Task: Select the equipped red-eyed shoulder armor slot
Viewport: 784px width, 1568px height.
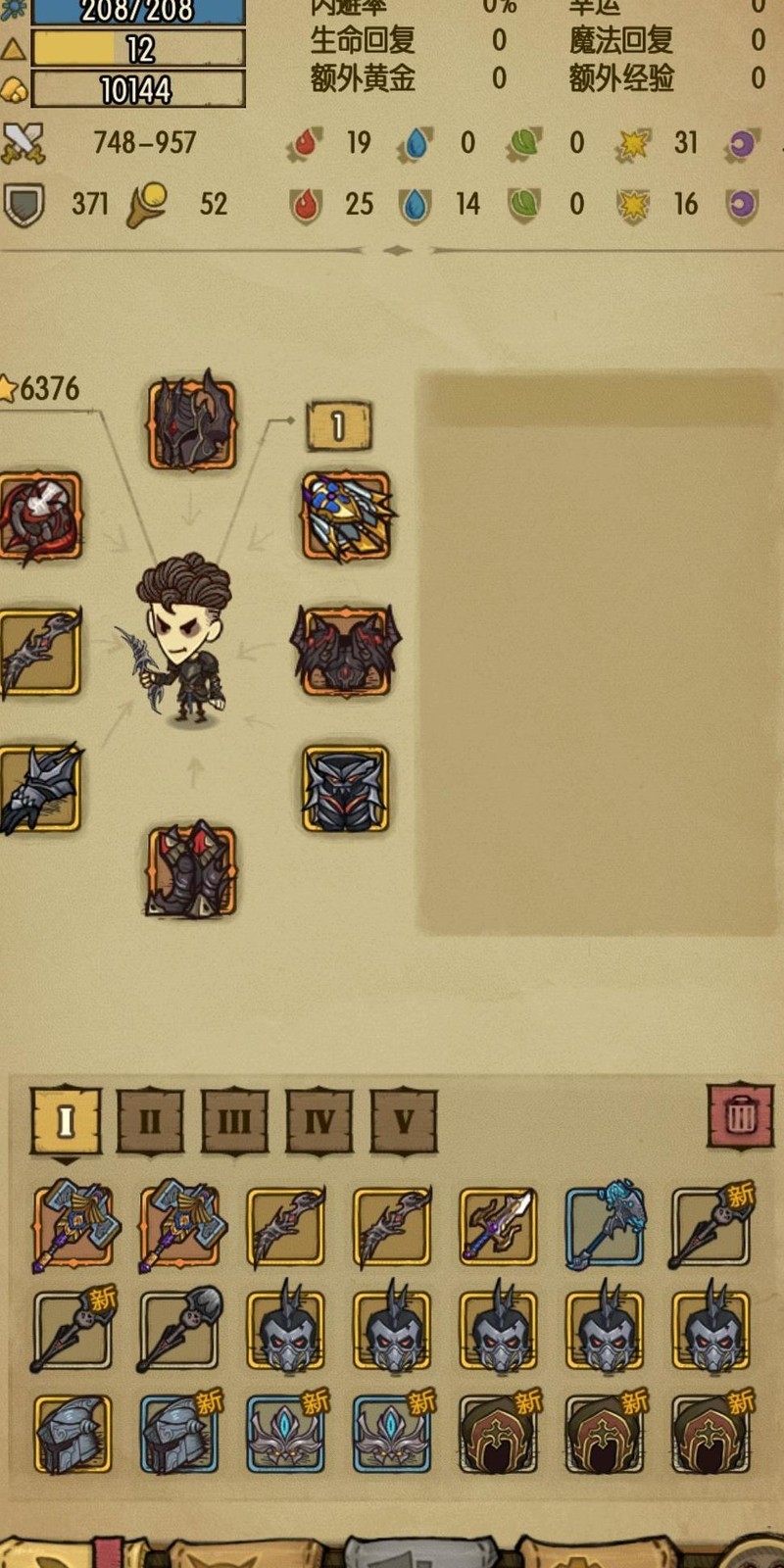Action: pos(346,652)
